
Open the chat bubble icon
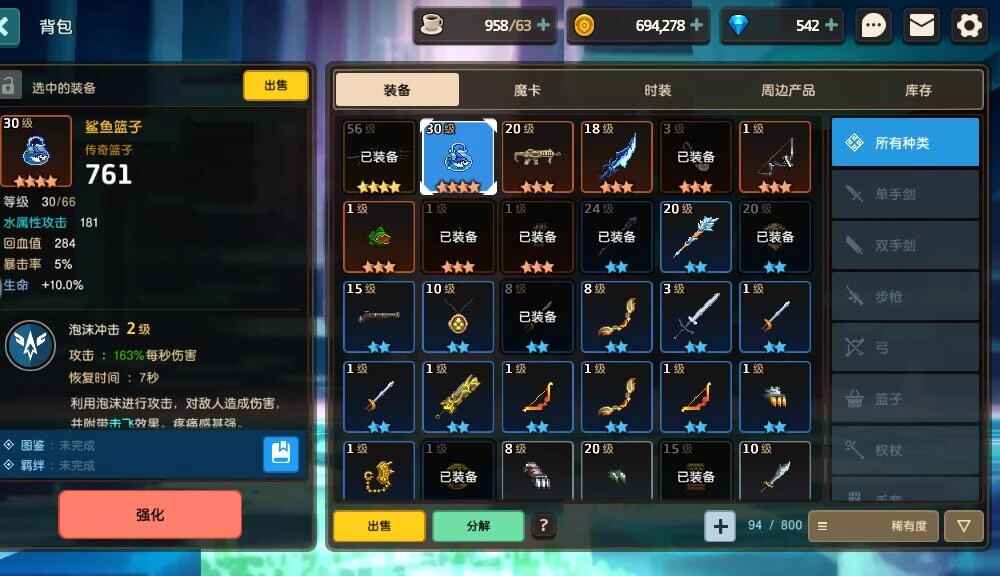(875, 26)
